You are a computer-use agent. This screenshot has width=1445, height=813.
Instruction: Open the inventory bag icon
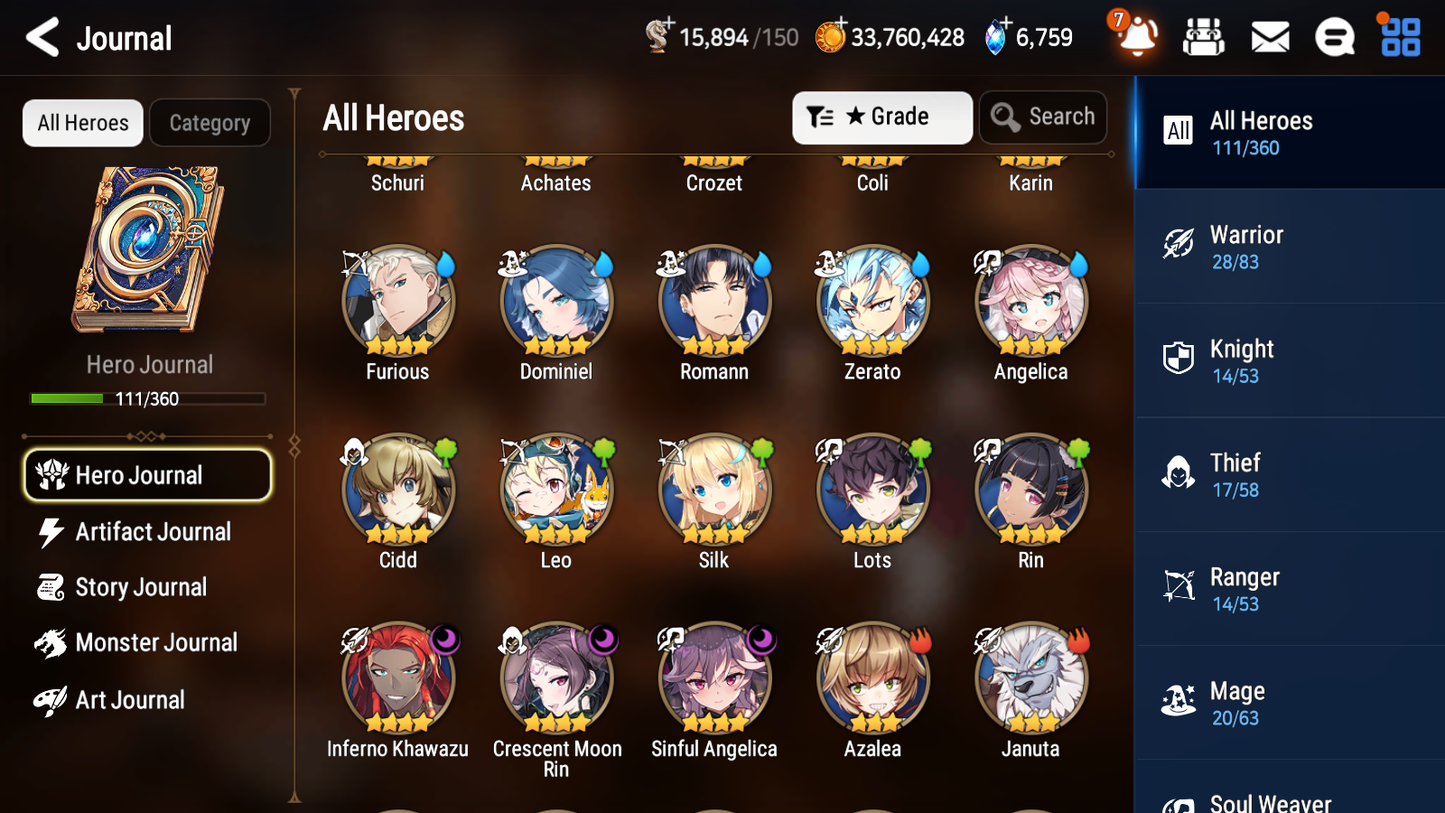click(x=1203, y=36)
